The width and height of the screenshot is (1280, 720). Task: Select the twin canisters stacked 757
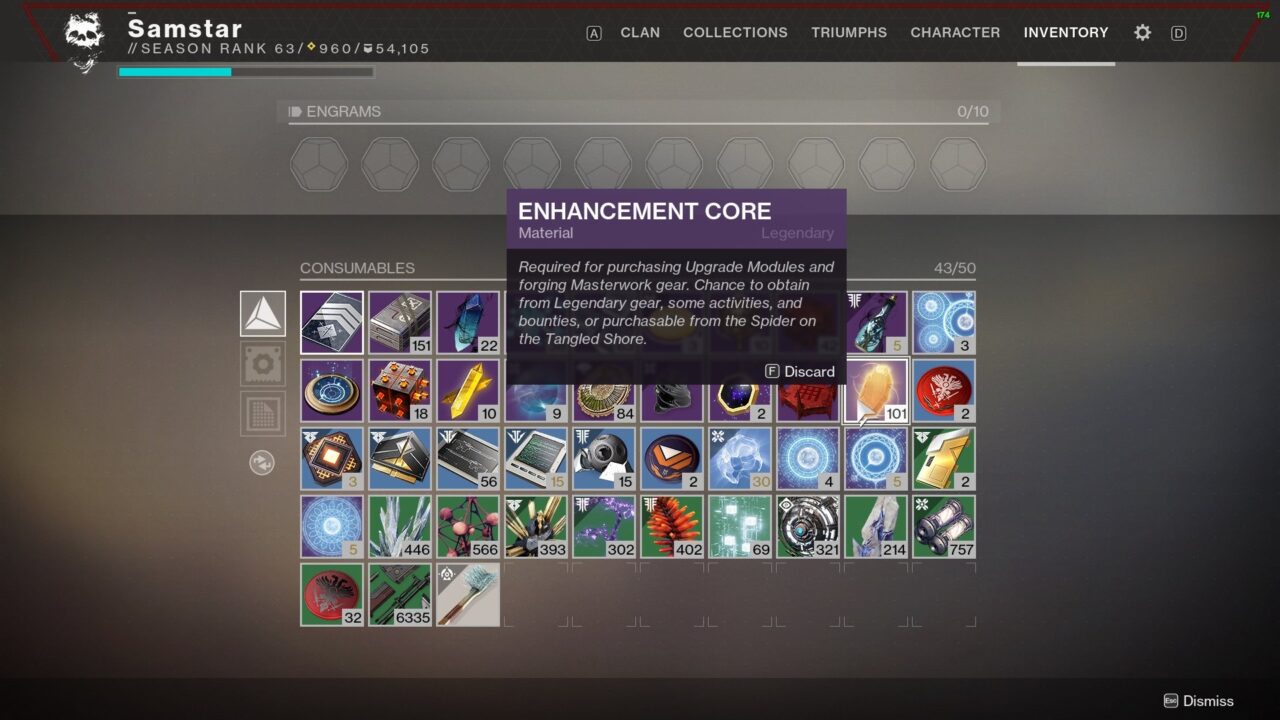coord(944,527)
